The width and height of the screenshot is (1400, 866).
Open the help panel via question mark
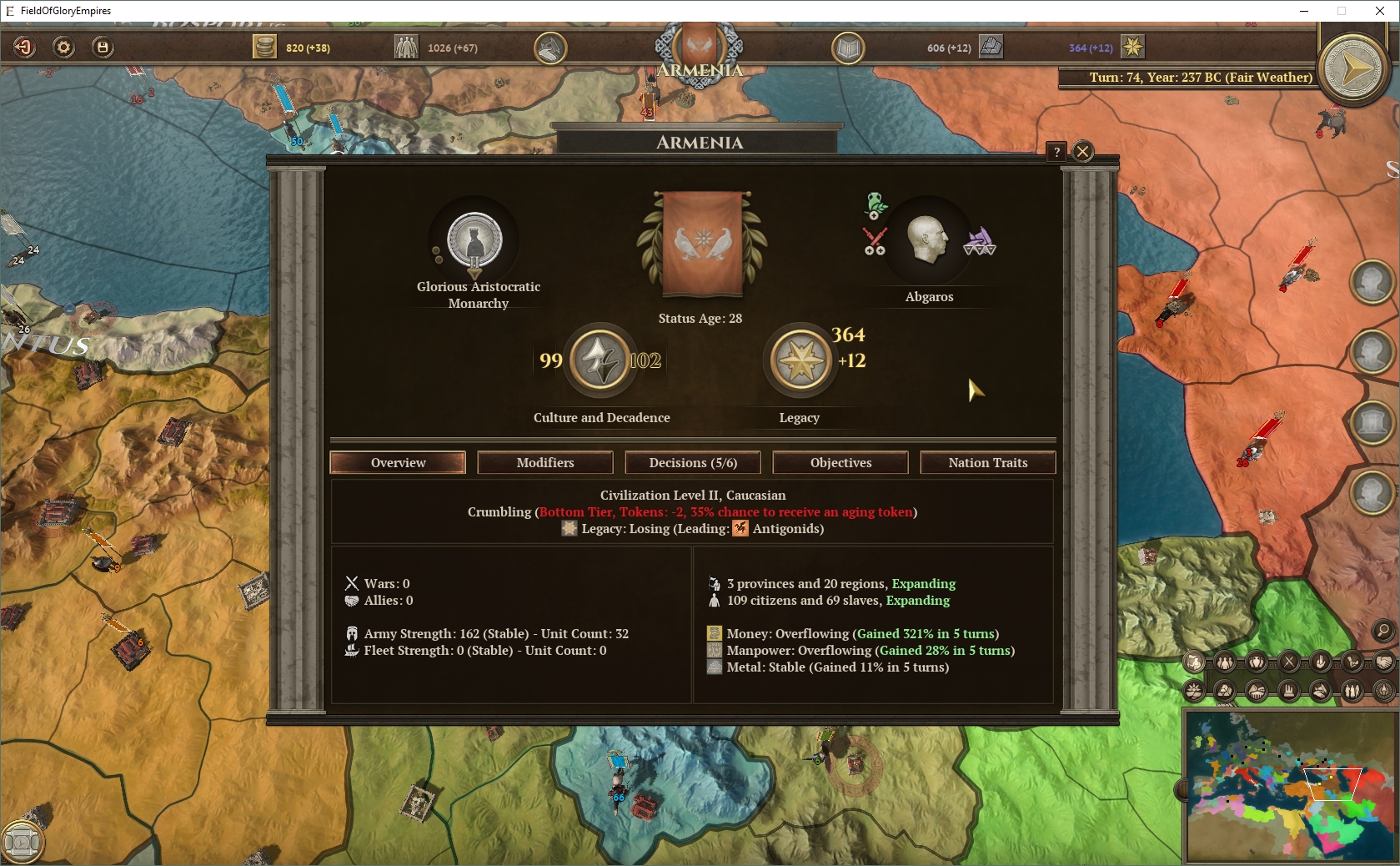[1057, 151]
